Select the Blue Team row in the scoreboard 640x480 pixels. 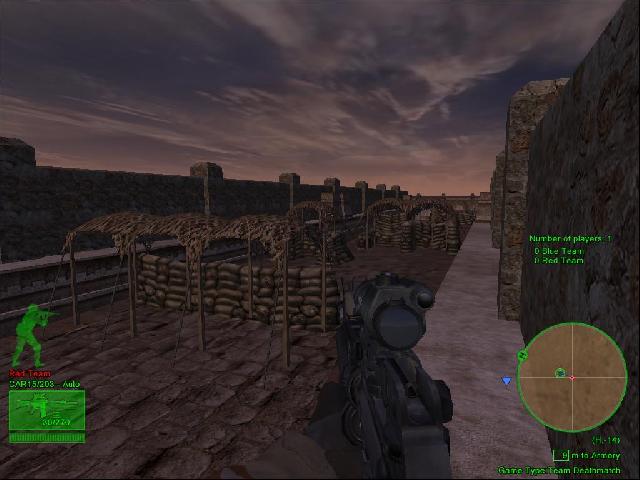(559, 251)
